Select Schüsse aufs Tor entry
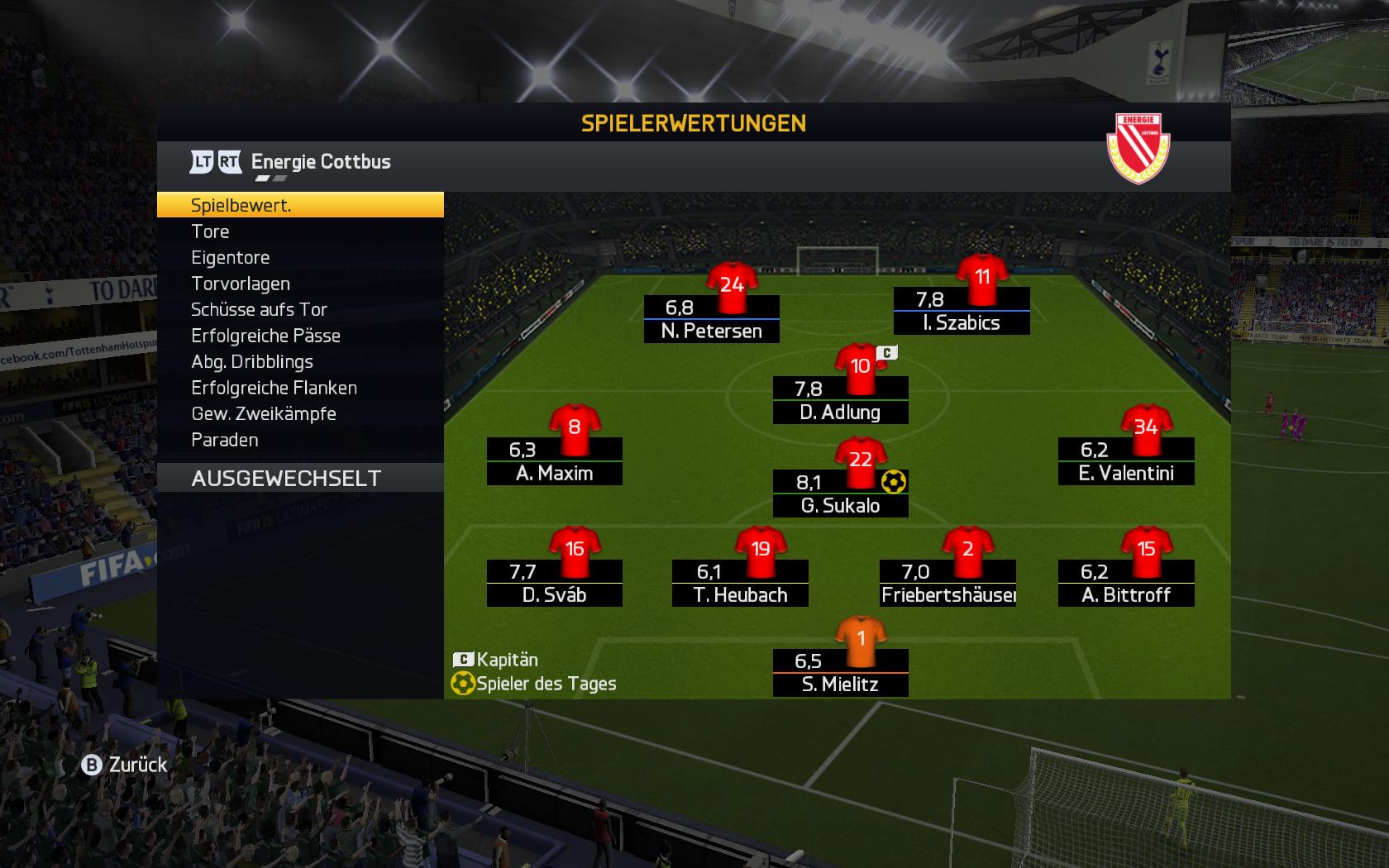Screen dimensions: 1389x868 [x=299, y=309]
